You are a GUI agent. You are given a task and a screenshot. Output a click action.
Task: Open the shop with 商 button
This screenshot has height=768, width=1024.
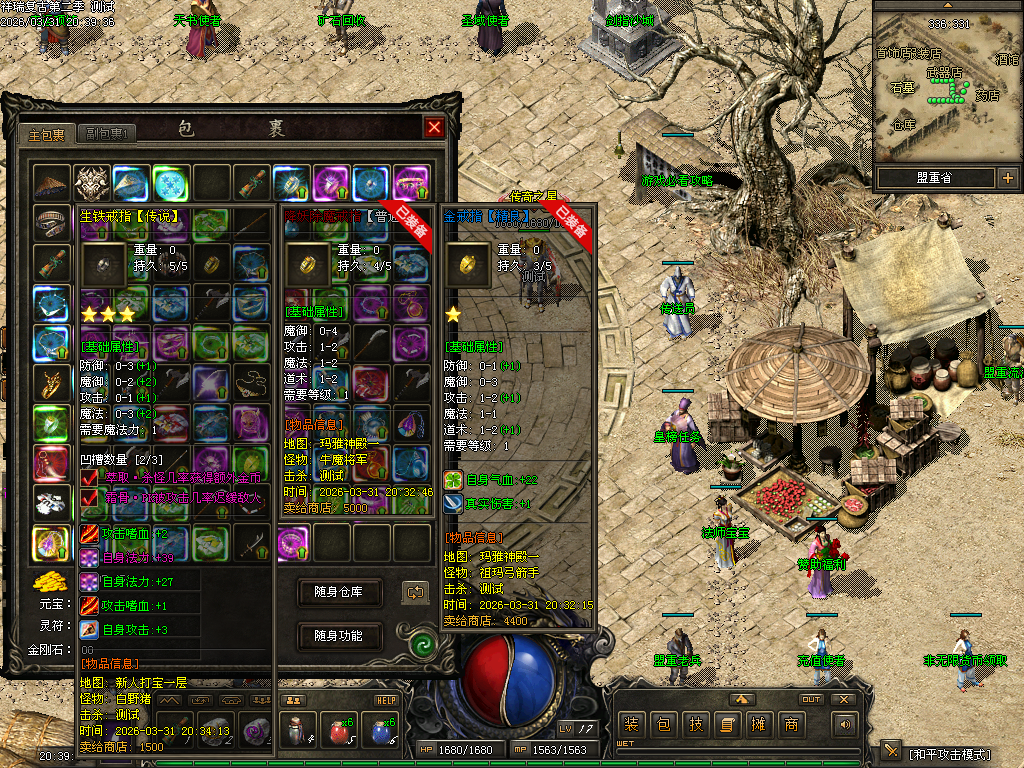tap(792, 724)
